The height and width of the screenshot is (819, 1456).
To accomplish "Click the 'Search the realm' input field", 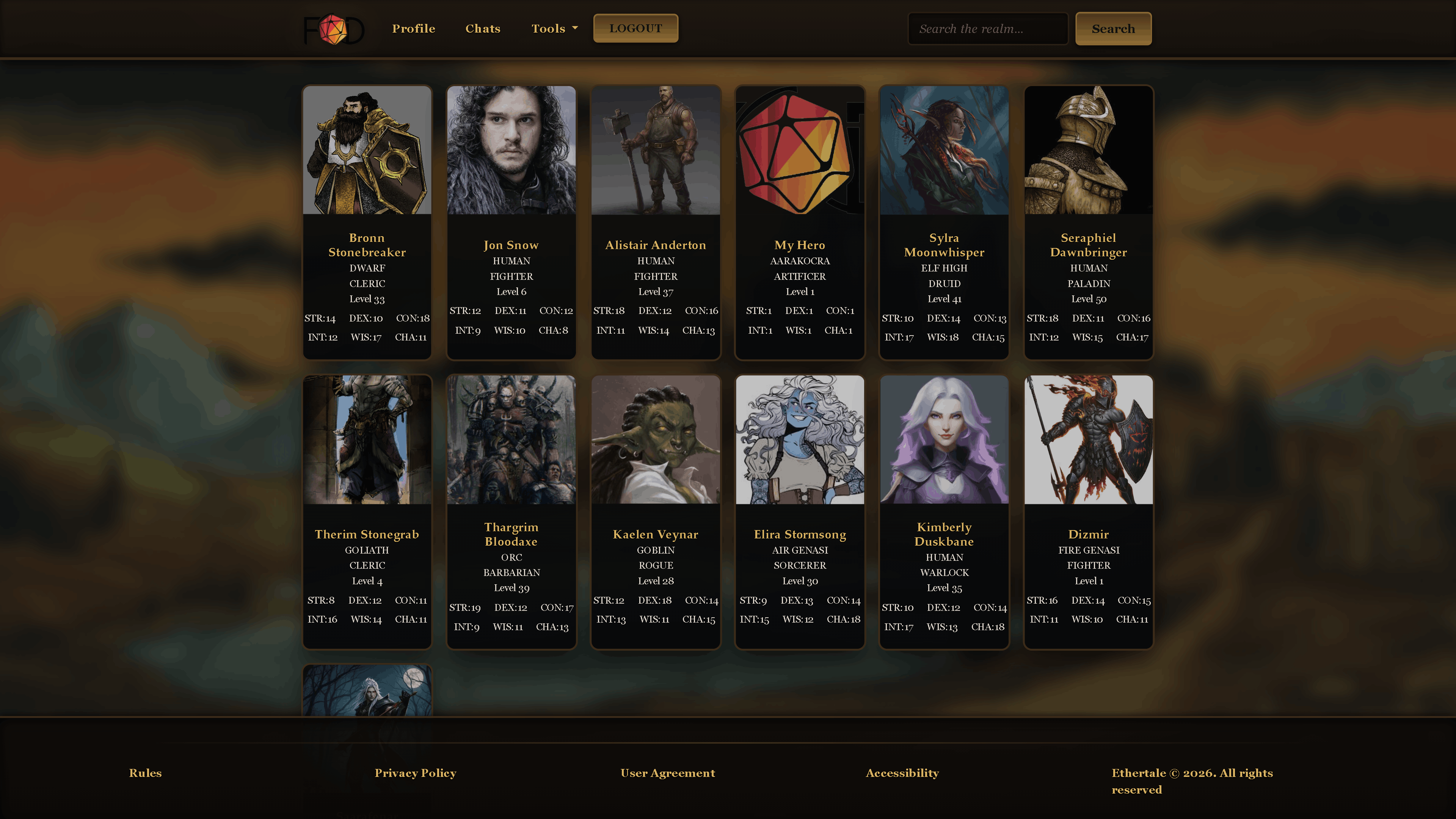I will tap(987, 28).
